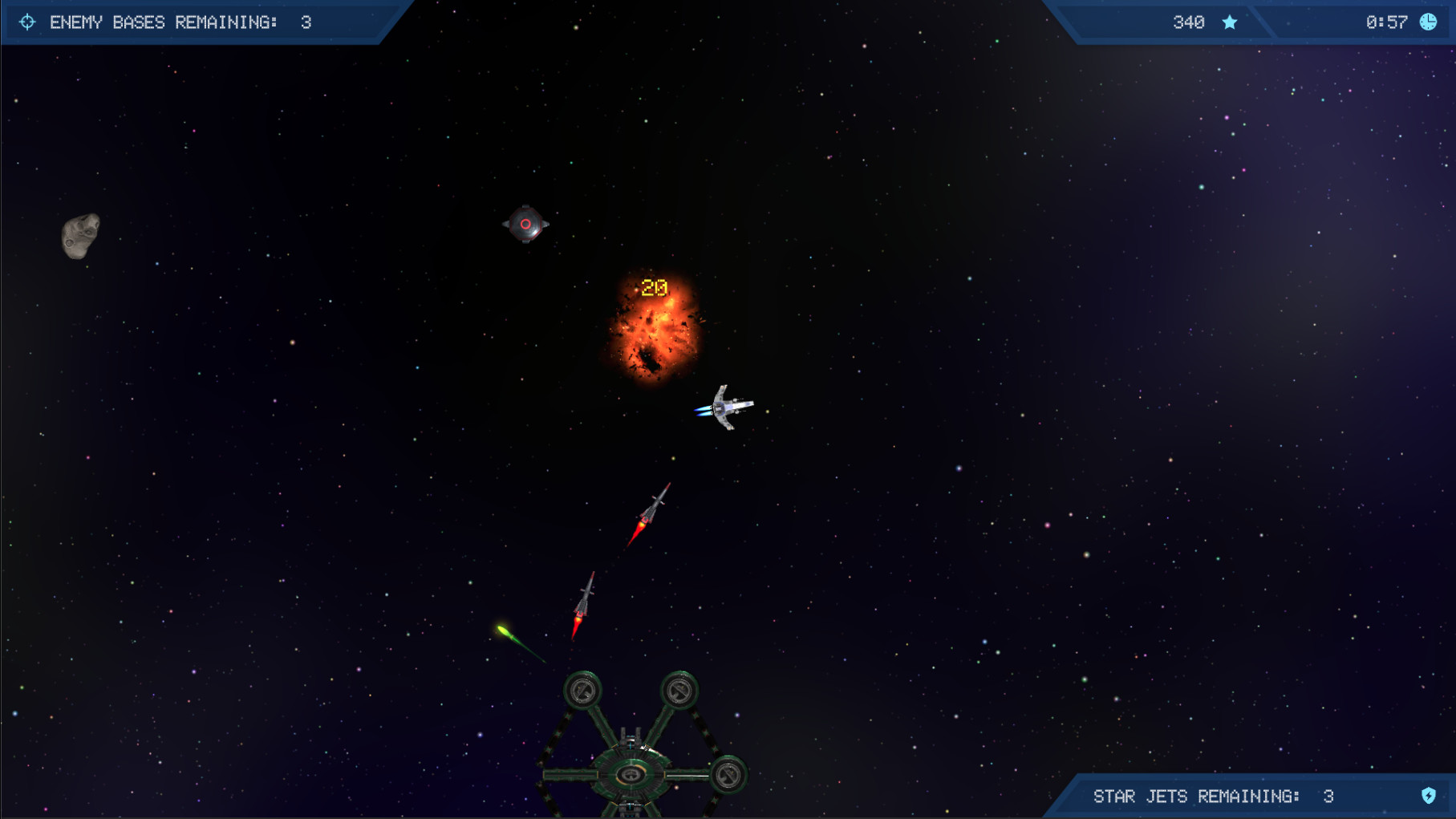Select the clock icon beside the 0:57 timer
Screen dimensions: 1456x819
(x=1430, y=22)
